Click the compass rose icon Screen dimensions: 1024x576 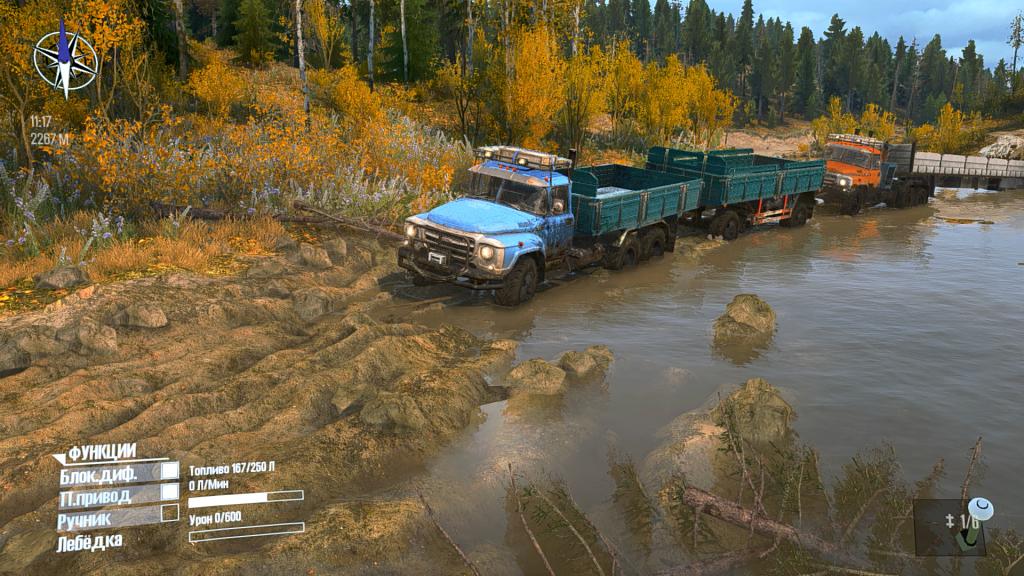tap(65, 59)
